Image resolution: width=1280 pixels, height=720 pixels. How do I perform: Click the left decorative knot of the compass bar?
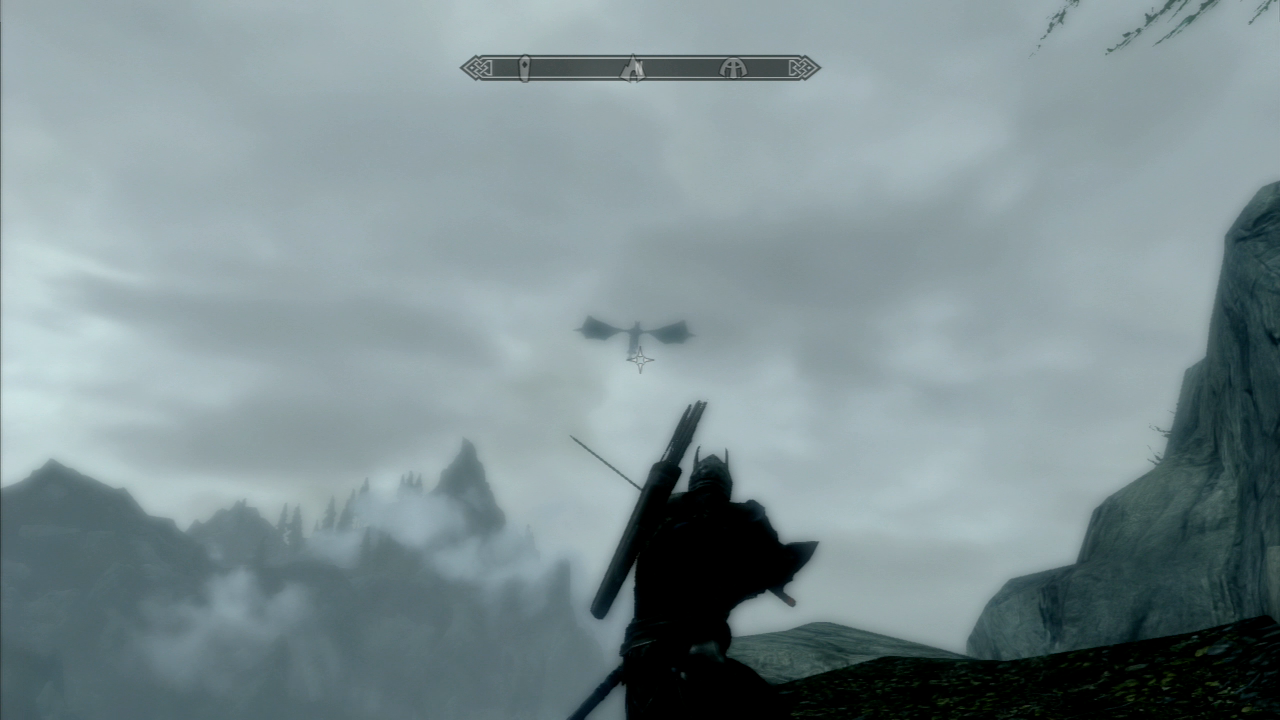(x=478, y=66)
